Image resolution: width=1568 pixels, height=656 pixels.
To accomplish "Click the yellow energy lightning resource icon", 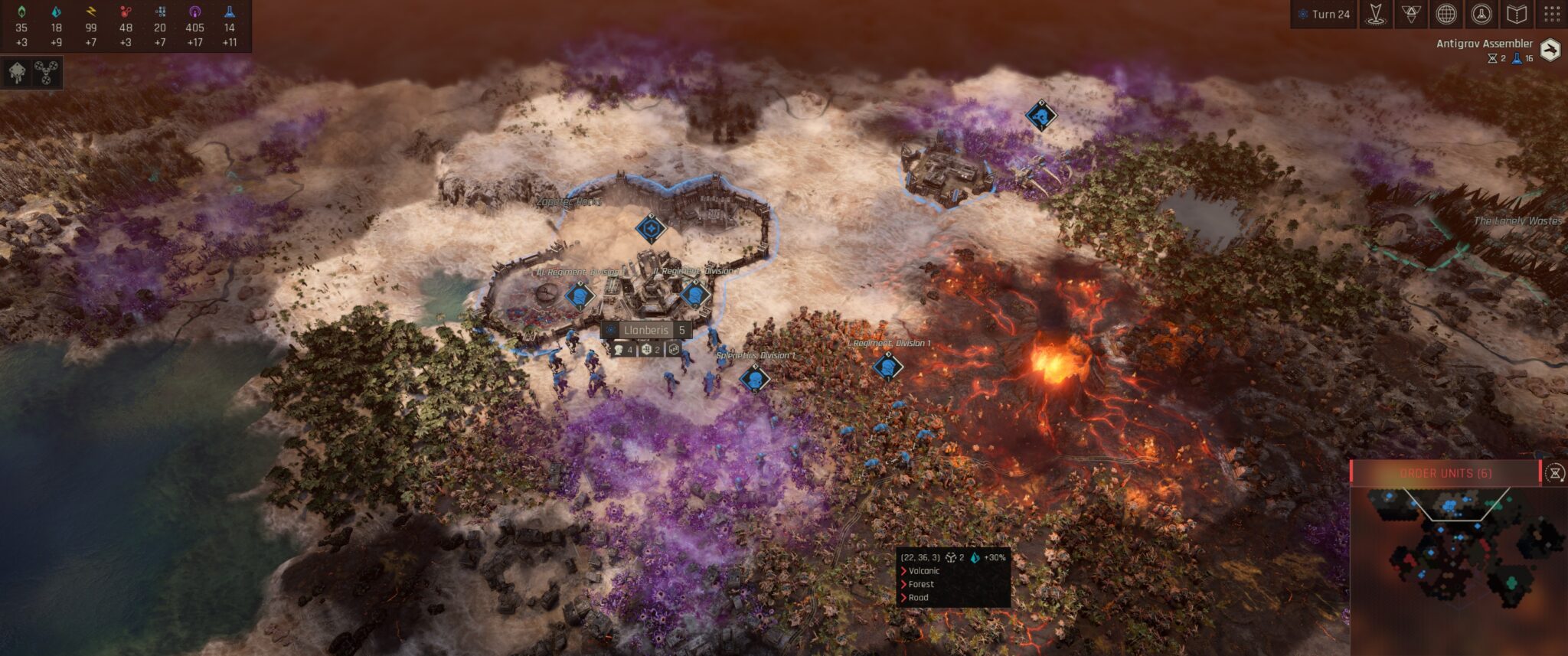I will [x=90, y=11].
